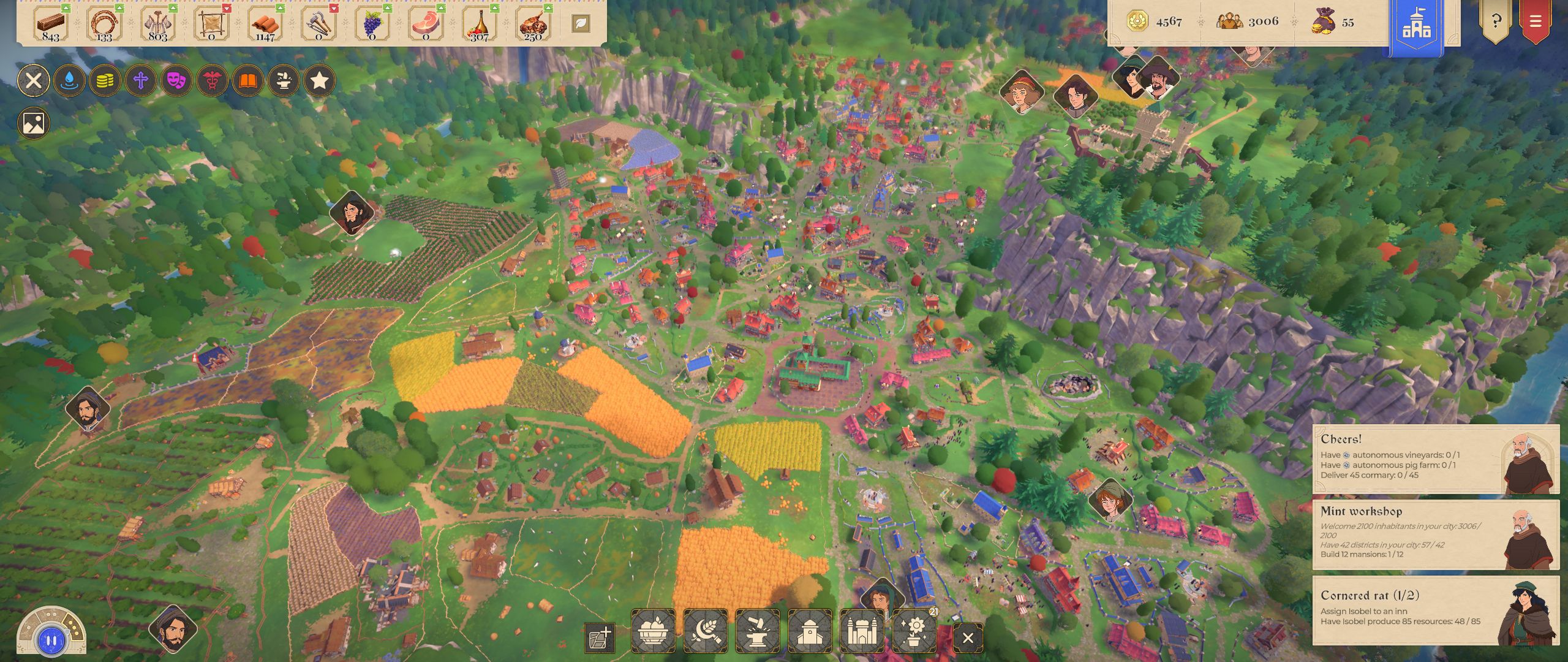Close the build toolbar with the X
Screen dimensions: 1568x662
pos(968,638)
